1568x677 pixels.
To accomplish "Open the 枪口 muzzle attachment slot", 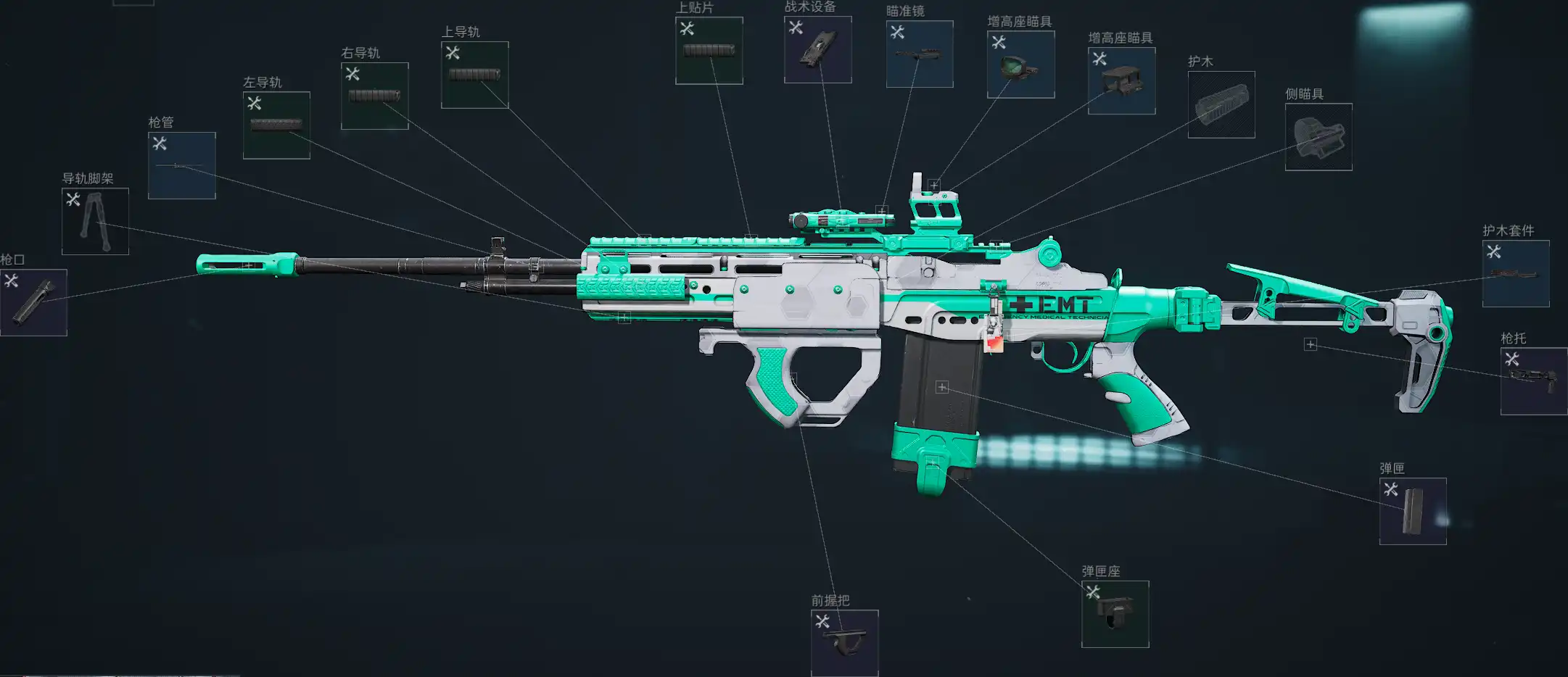I will tap(33, 302).
